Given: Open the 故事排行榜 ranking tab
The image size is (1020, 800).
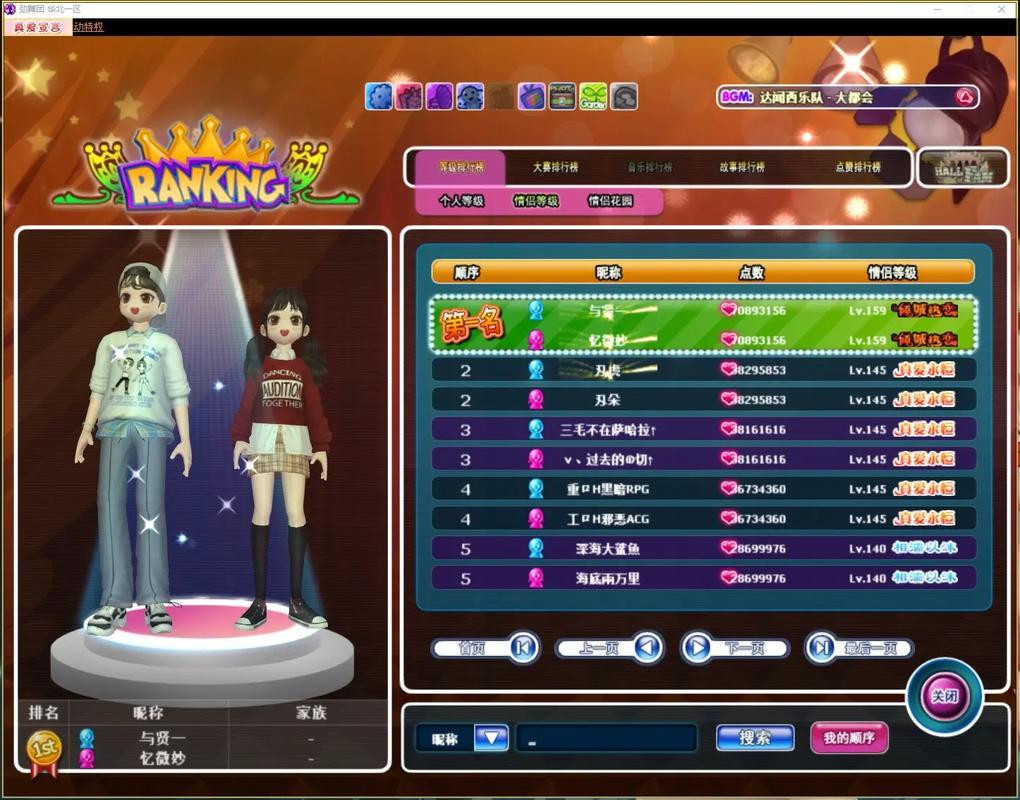Looking at the screenshot, I should (x=741, y=167).
